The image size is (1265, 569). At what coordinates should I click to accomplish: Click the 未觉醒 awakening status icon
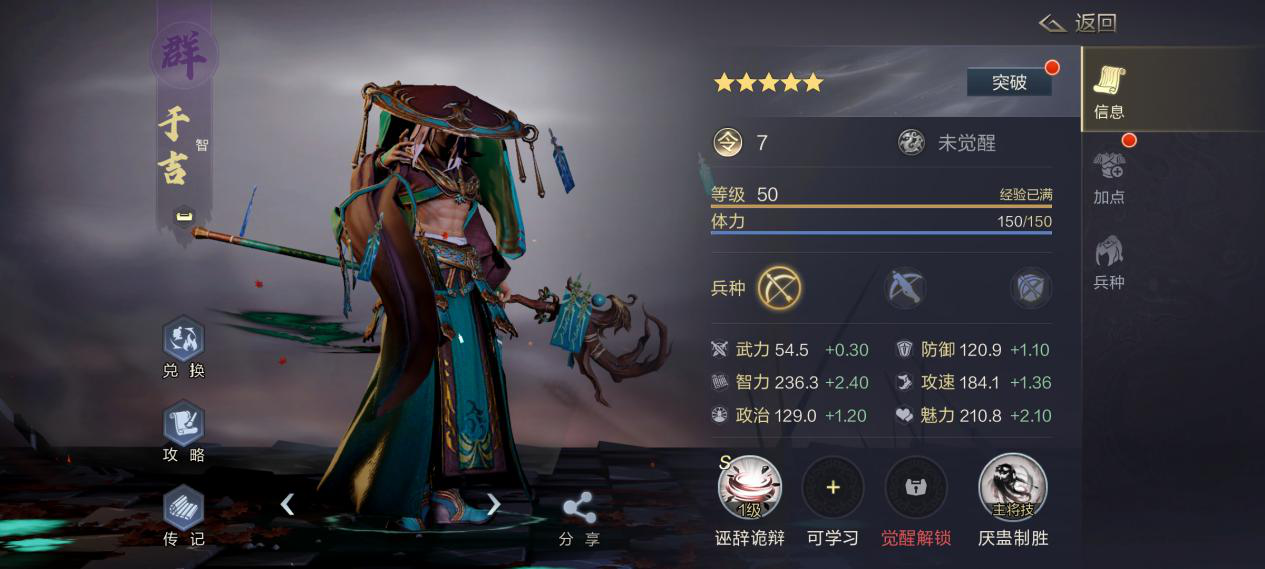[911, 143]
